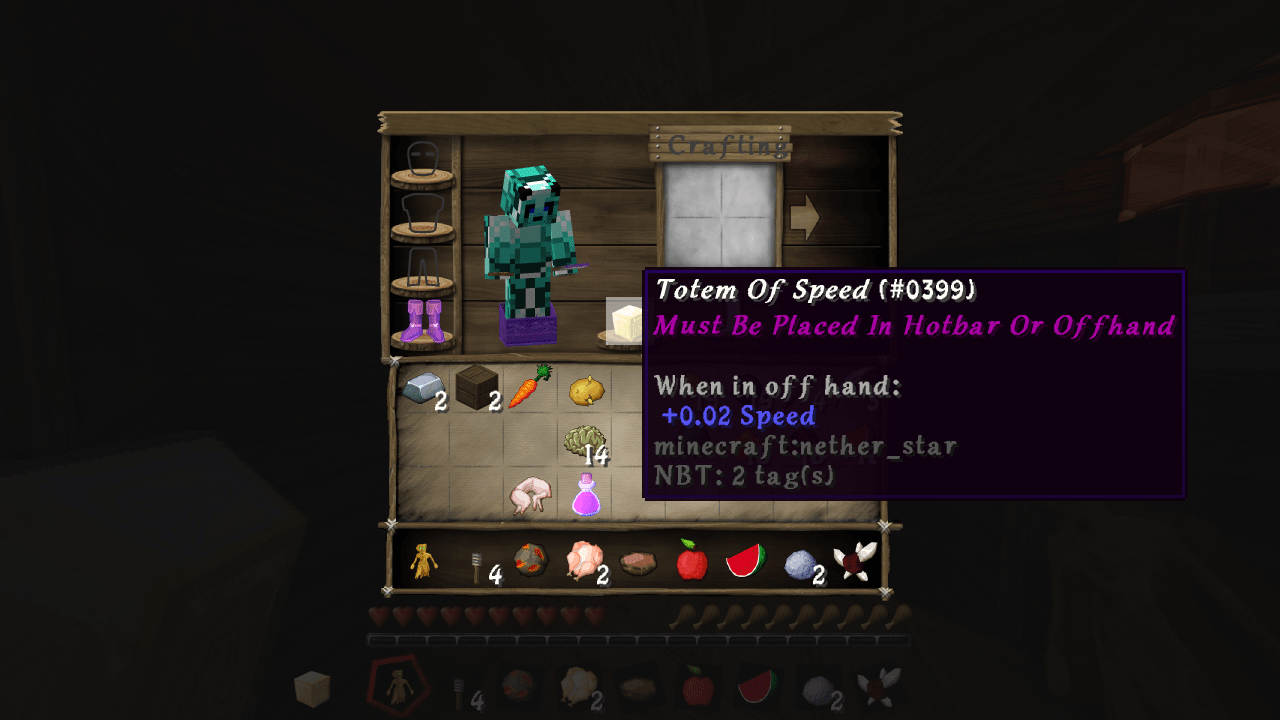Select the Totem of Speed offhand slot
The image size is (1280, 720).
[626, 323]
